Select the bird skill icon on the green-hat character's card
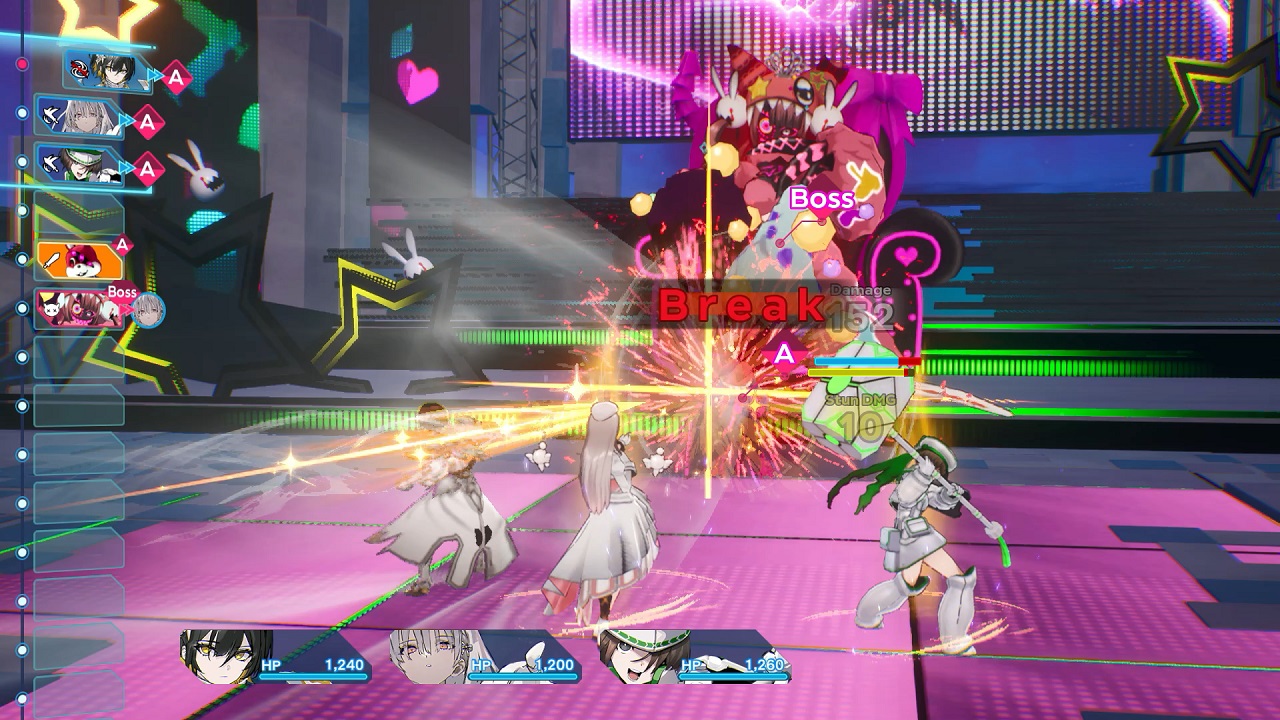The width and height of the screenshot is (1280, 720). pos(49,163)
